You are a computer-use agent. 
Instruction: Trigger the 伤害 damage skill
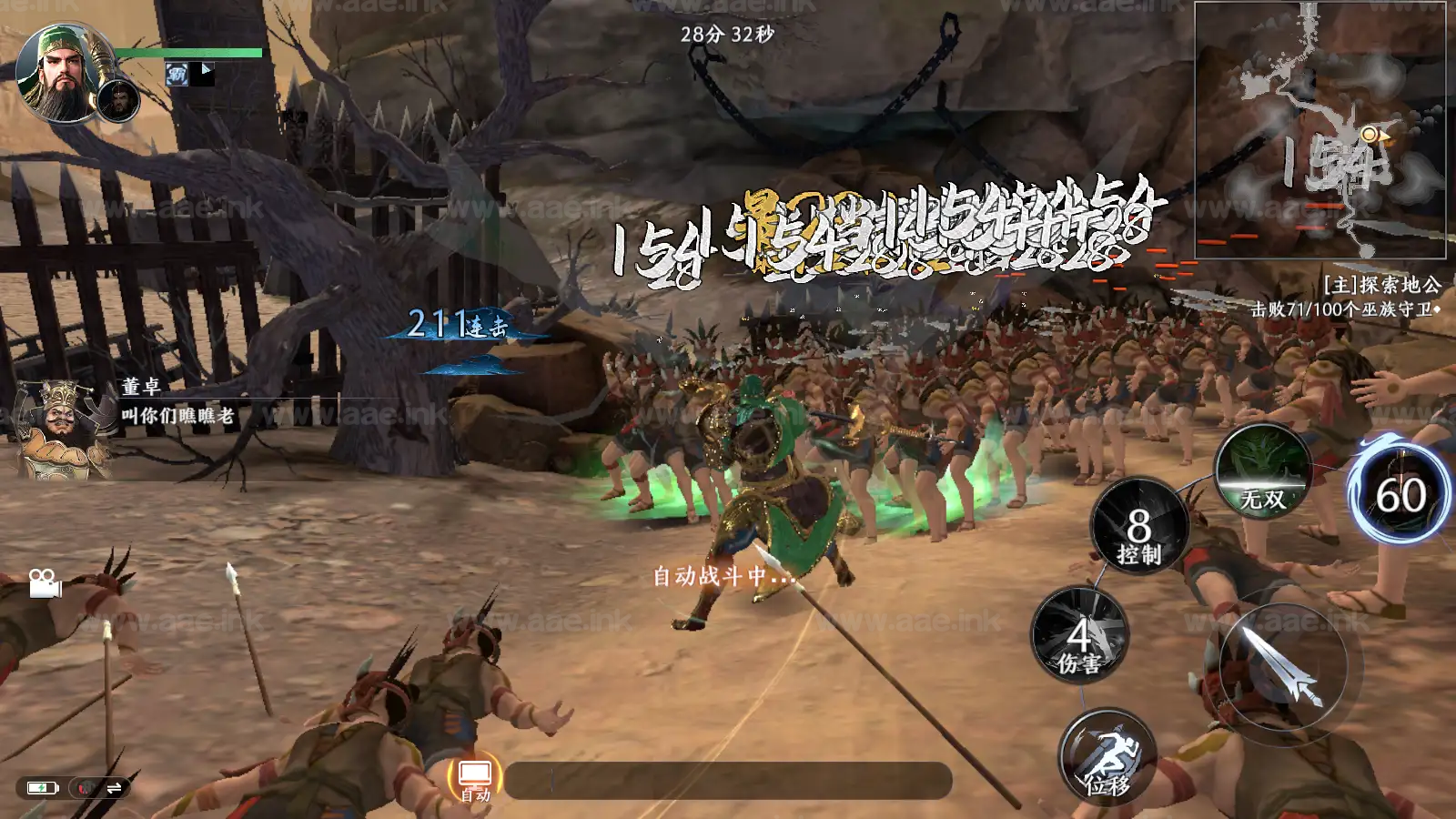pyautogui.click(x=1080, y=636)
